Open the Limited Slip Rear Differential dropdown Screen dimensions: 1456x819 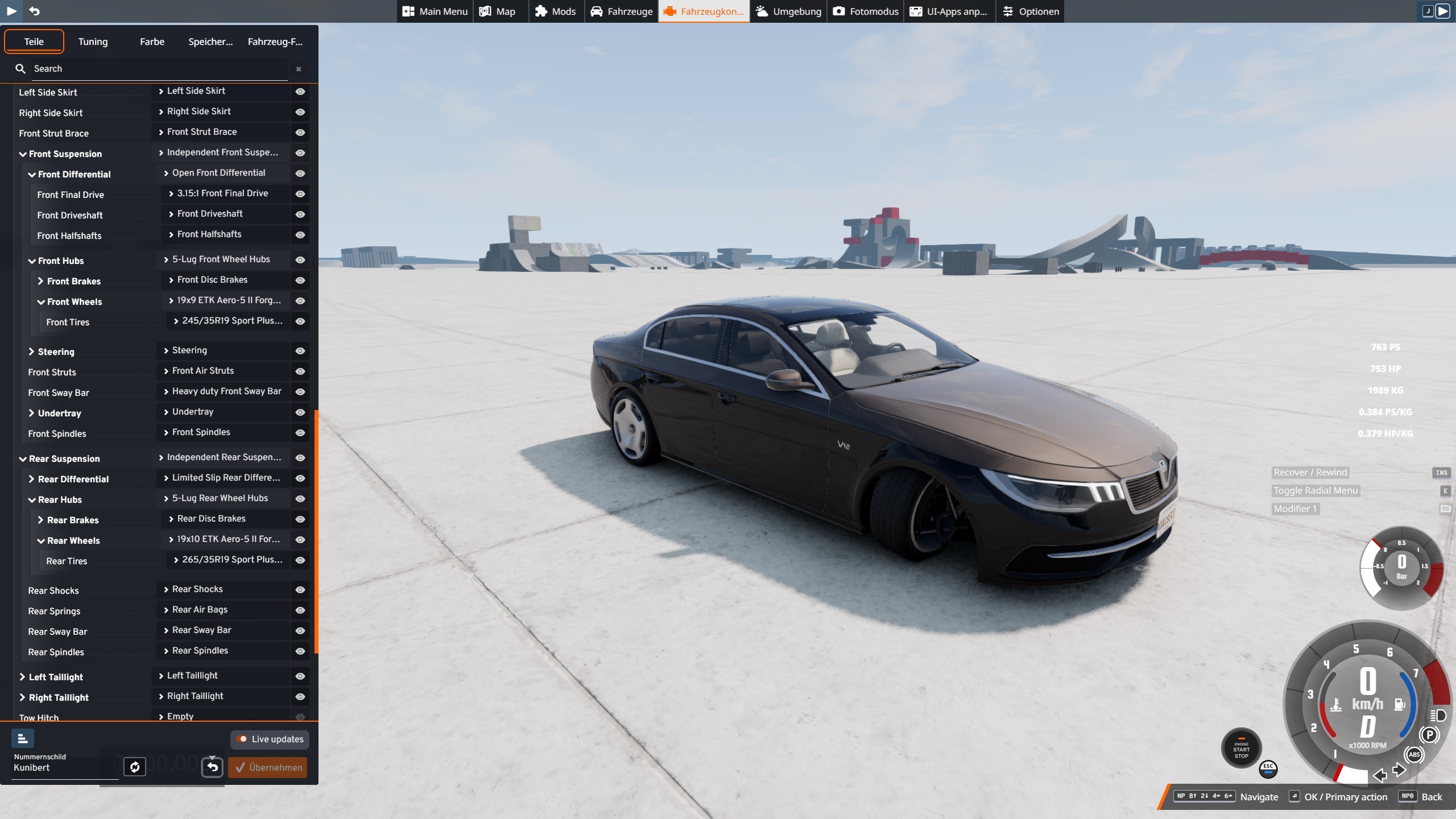[x=222, y=478]
